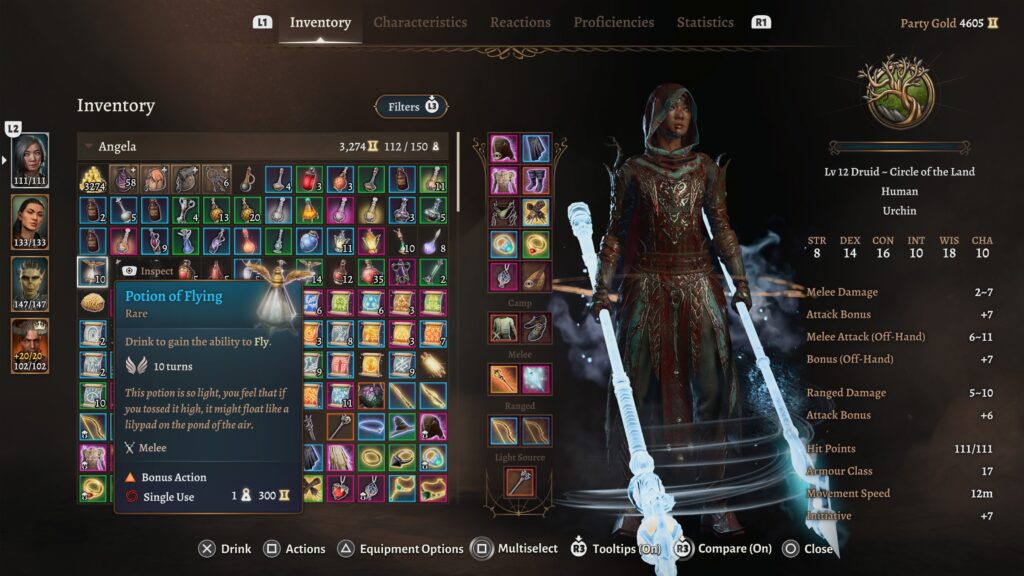Select the gold coin pile slot

point(93,180)
